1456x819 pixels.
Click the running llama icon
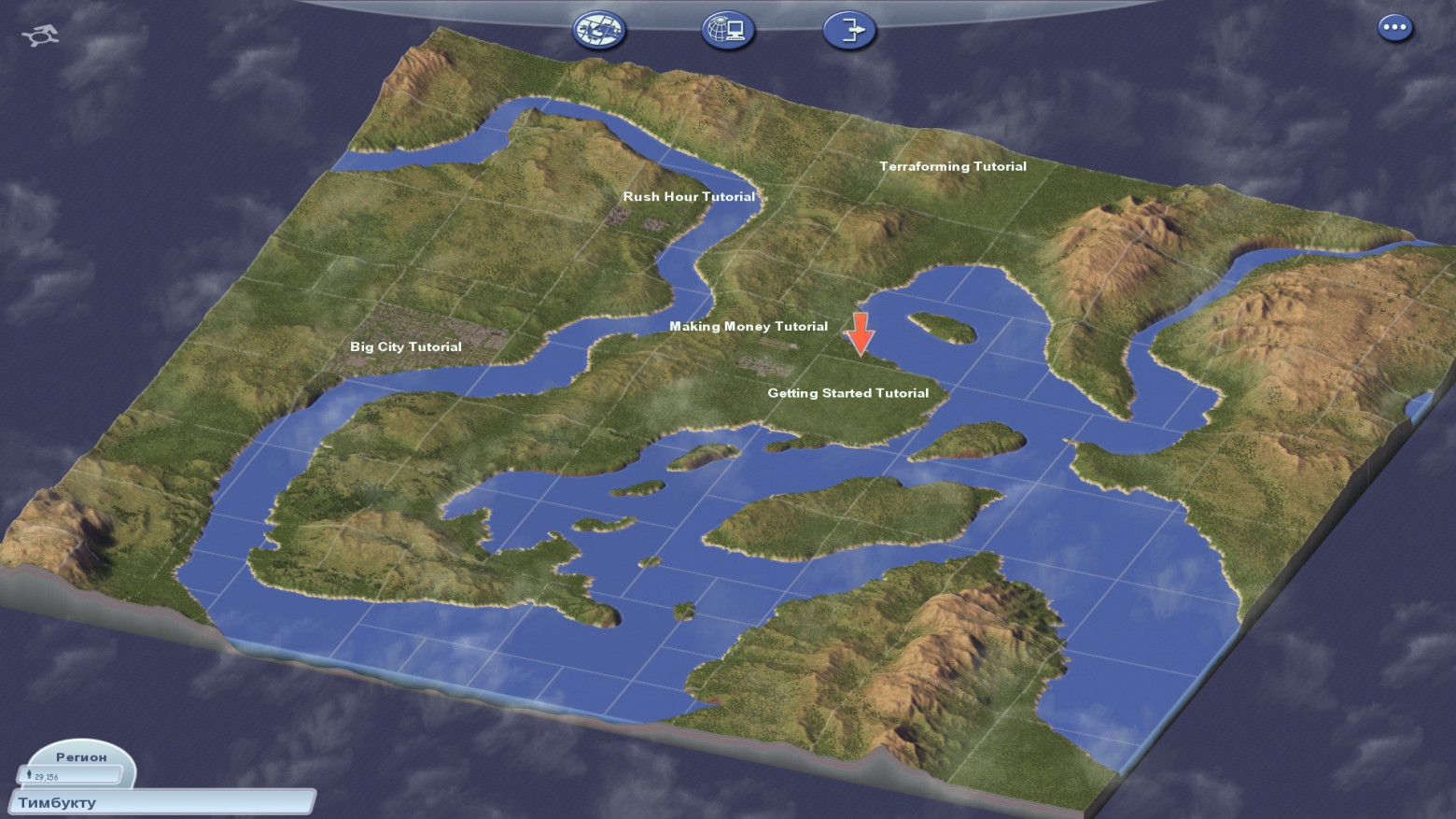(x=40, y=35)
